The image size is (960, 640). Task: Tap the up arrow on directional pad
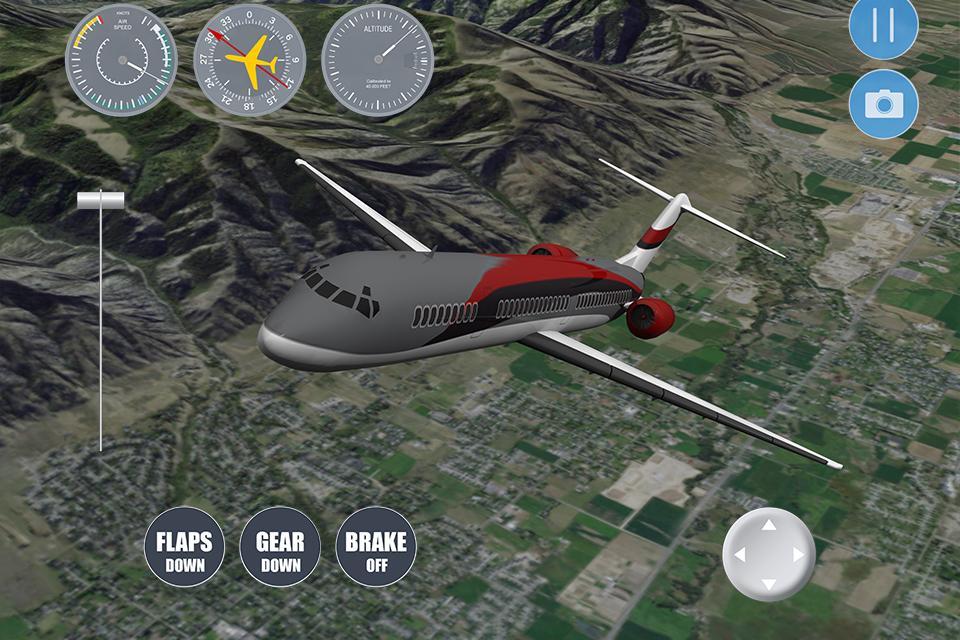tap(769, 524)
